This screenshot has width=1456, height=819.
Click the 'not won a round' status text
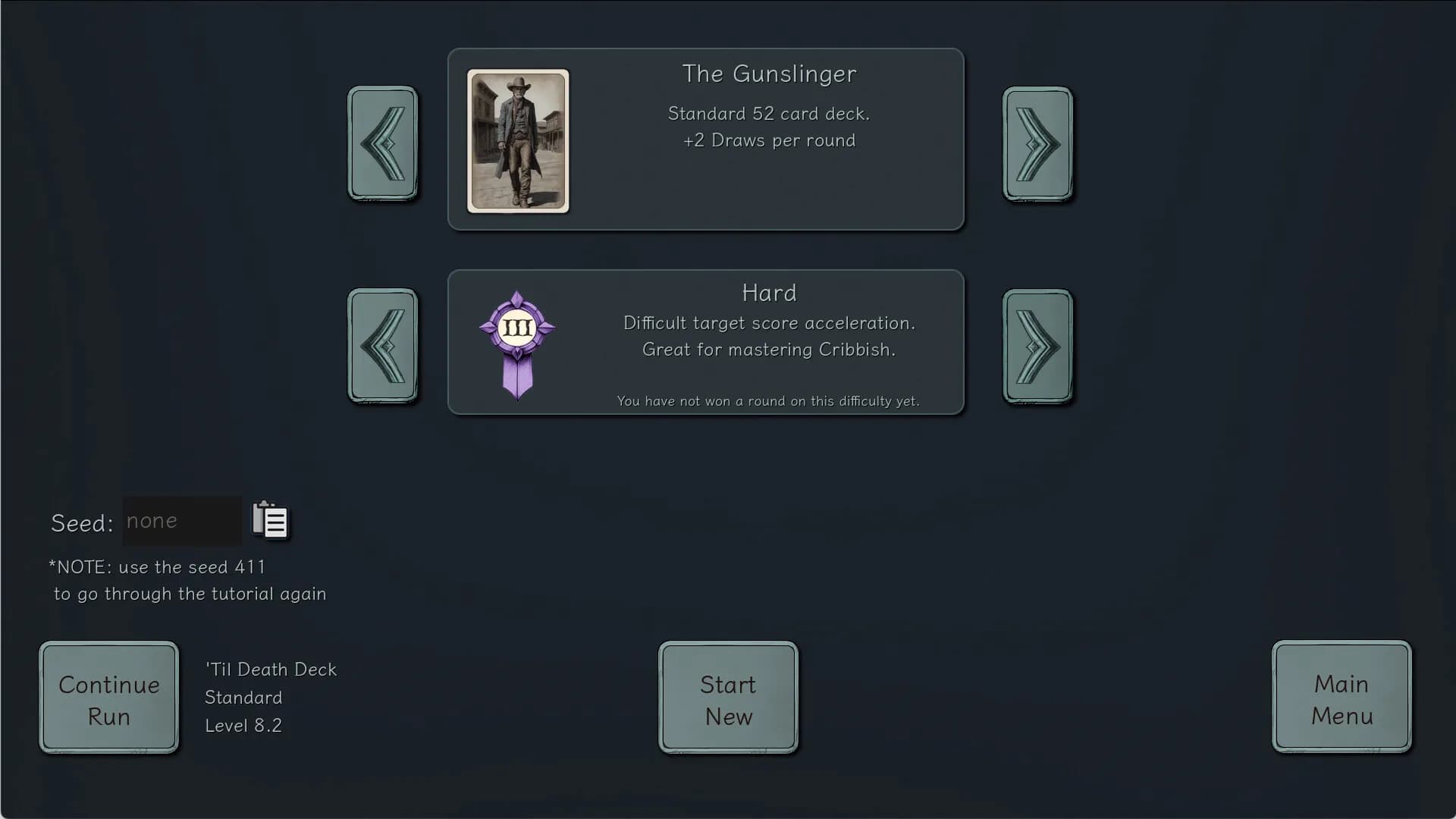pyautogui.click(x=768, y=401)
